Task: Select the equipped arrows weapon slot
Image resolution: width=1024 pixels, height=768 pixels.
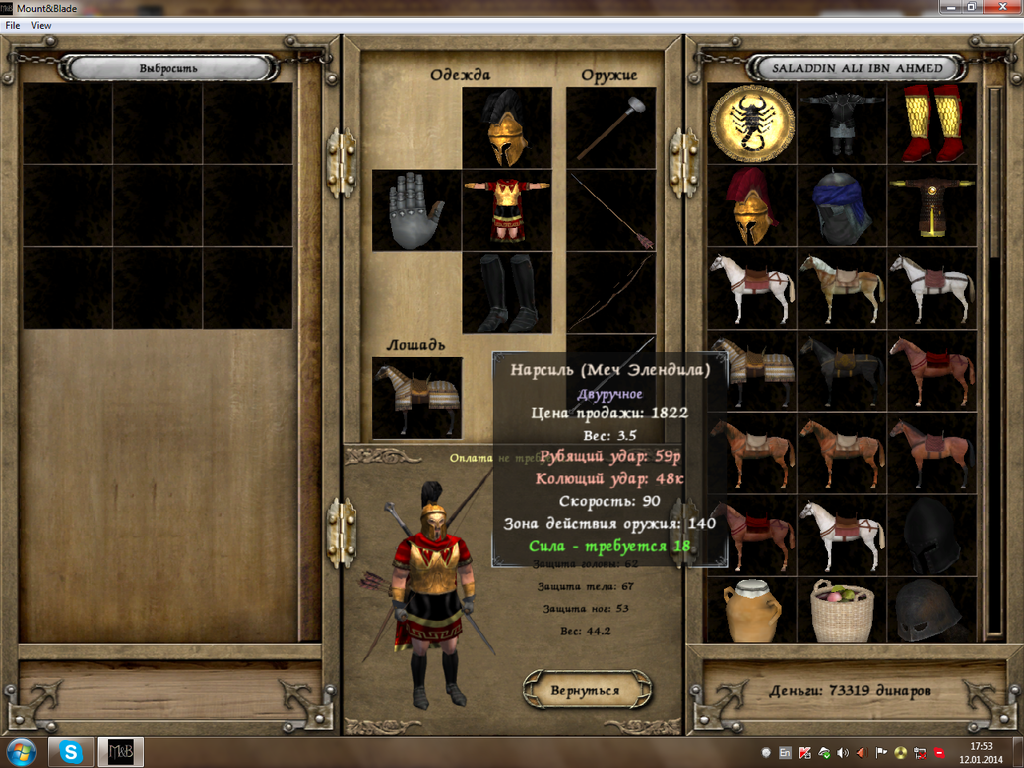Action: [610, 210]
